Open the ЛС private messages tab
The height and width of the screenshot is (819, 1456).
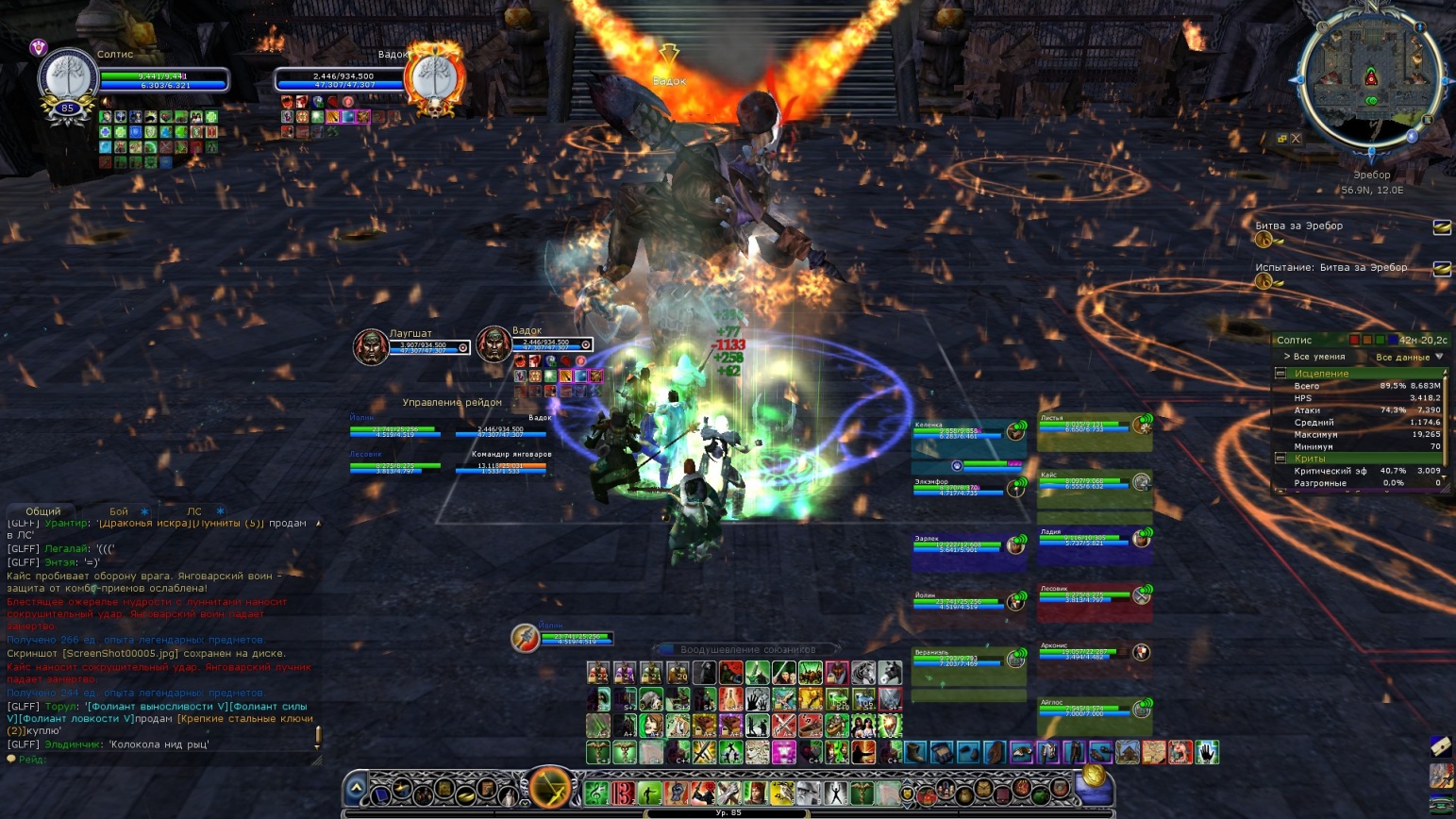pos(194,511)
